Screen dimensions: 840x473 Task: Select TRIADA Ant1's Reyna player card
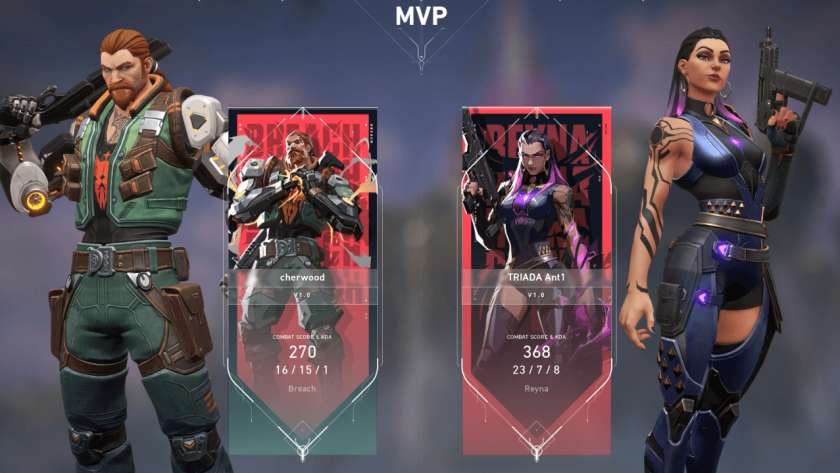(x=536, y=270)
